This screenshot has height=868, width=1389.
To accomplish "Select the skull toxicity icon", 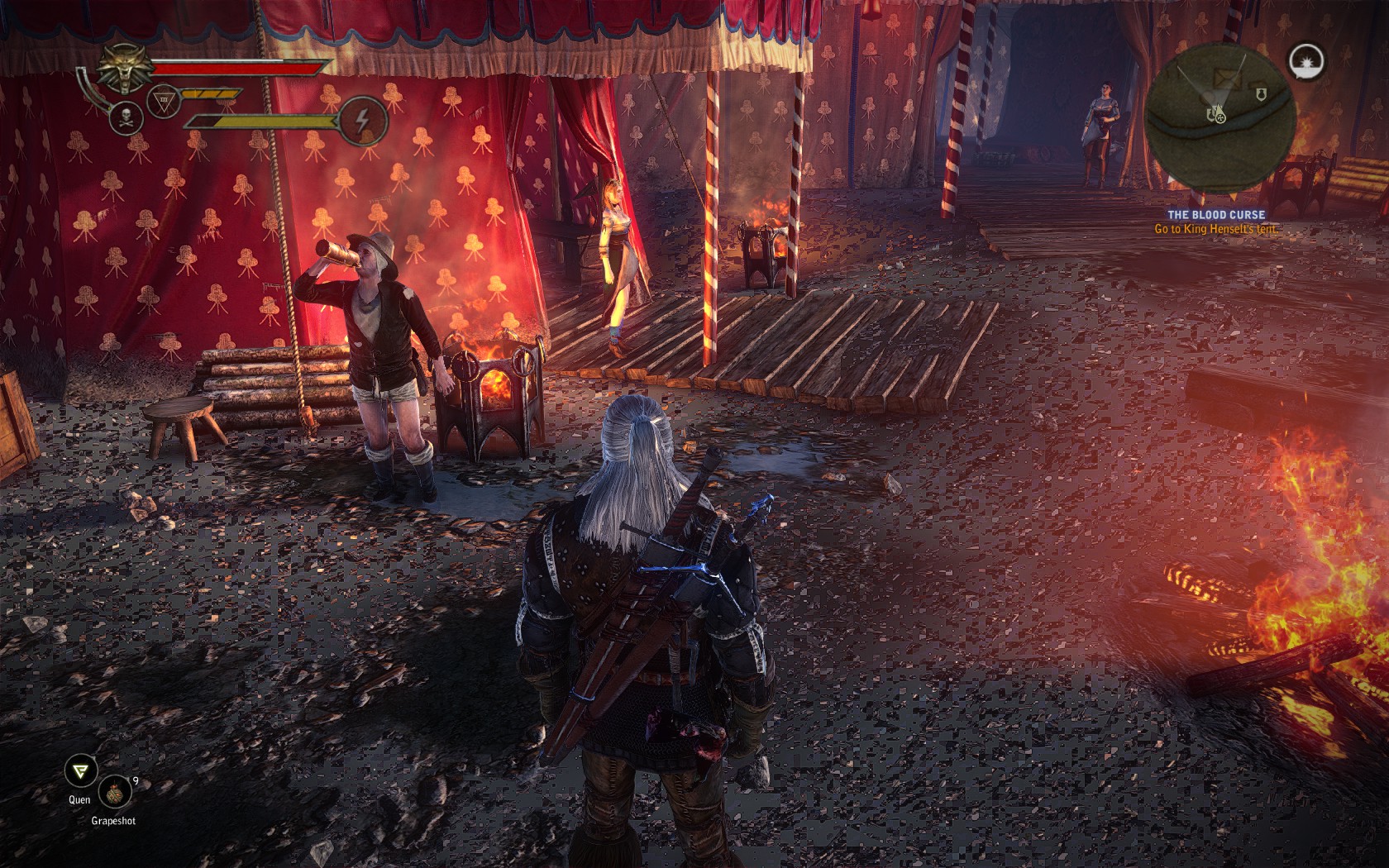I will click(x=126, y=119).
